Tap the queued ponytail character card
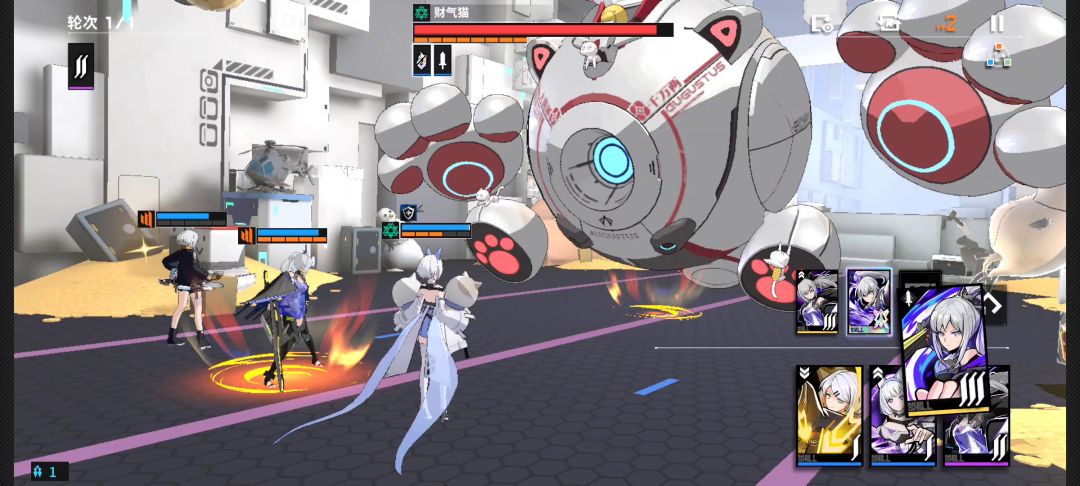The height and width of the screenshot is (486, 1080). pyautogui.click(x=817, y=302)
